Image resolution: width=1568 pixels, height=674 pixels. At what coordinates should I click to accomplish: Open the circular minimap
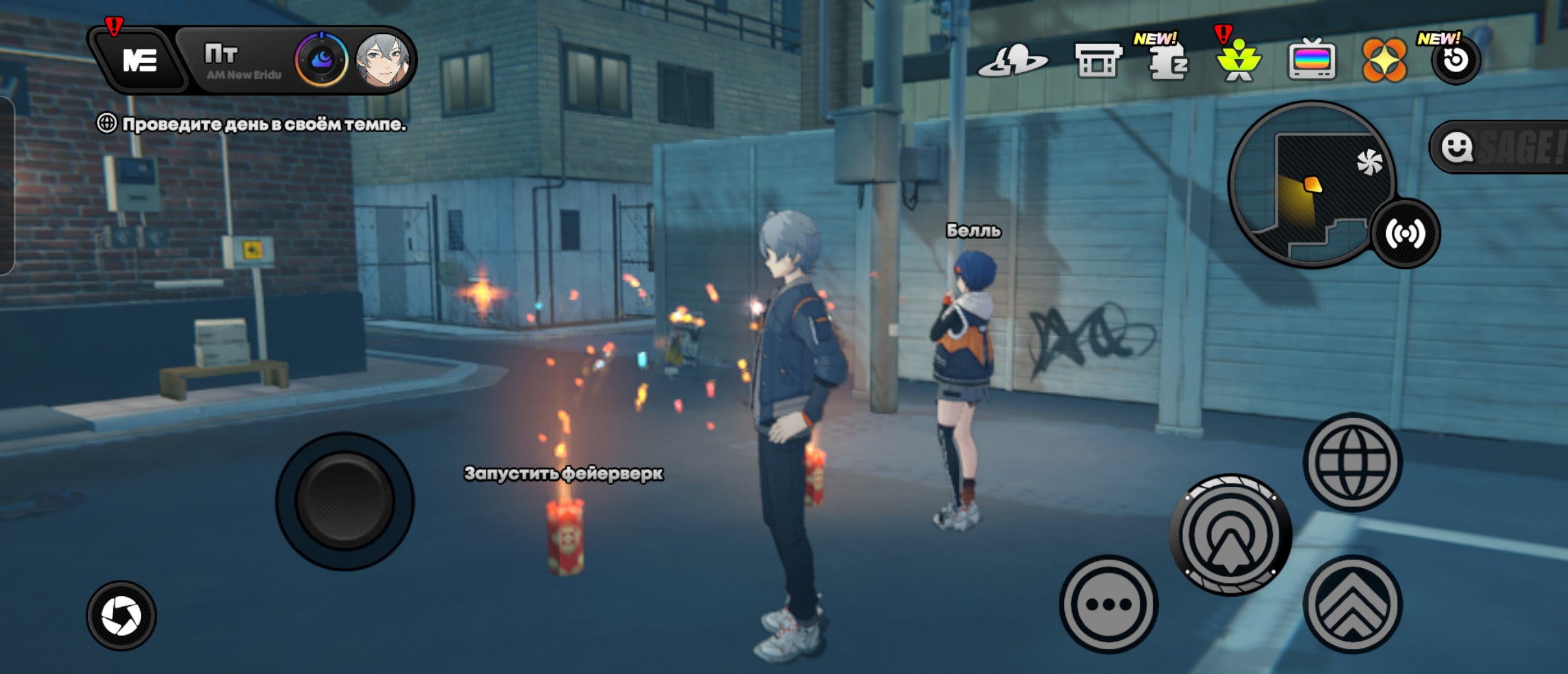coord(1310,183)
